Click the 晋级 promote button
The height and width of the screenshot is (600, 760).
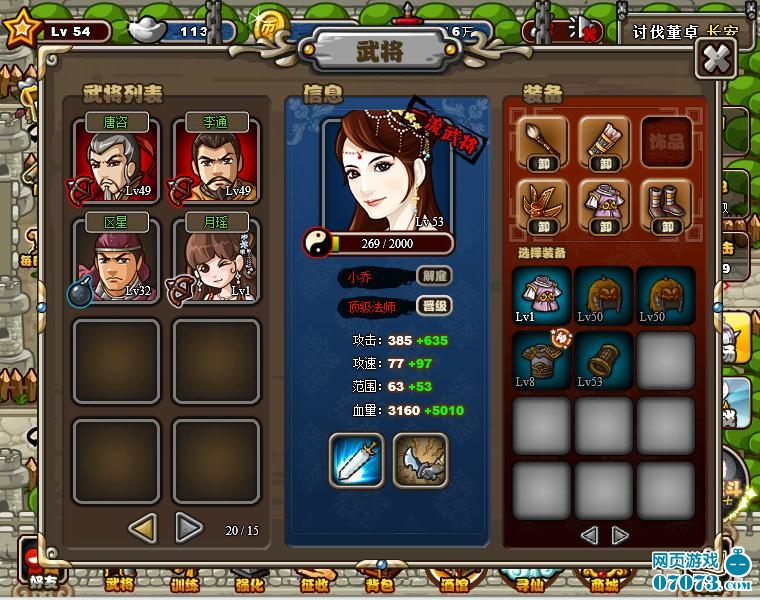pos(433,307)
